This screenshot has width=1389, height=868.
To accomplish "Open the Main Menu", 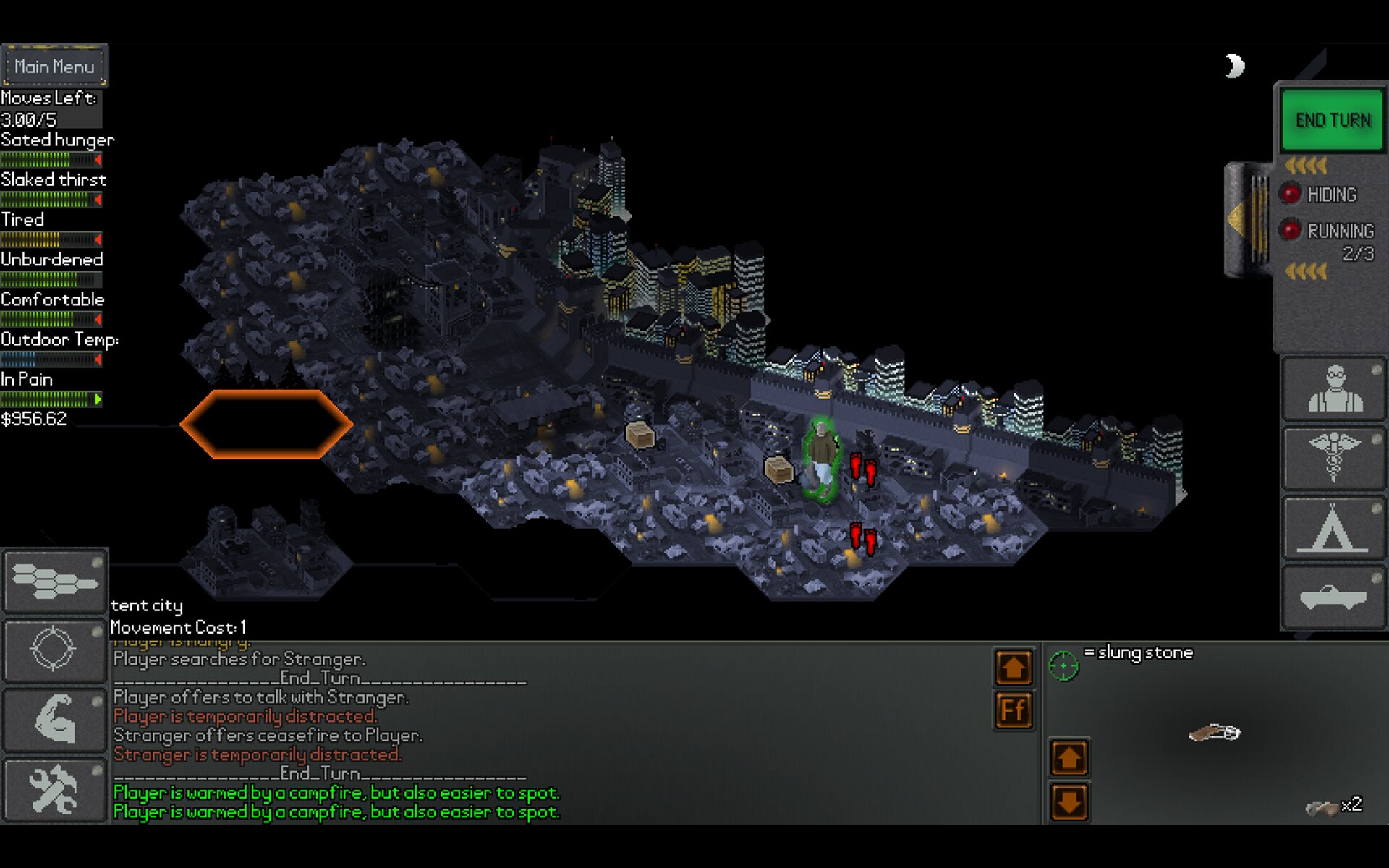I will [54, 67].
